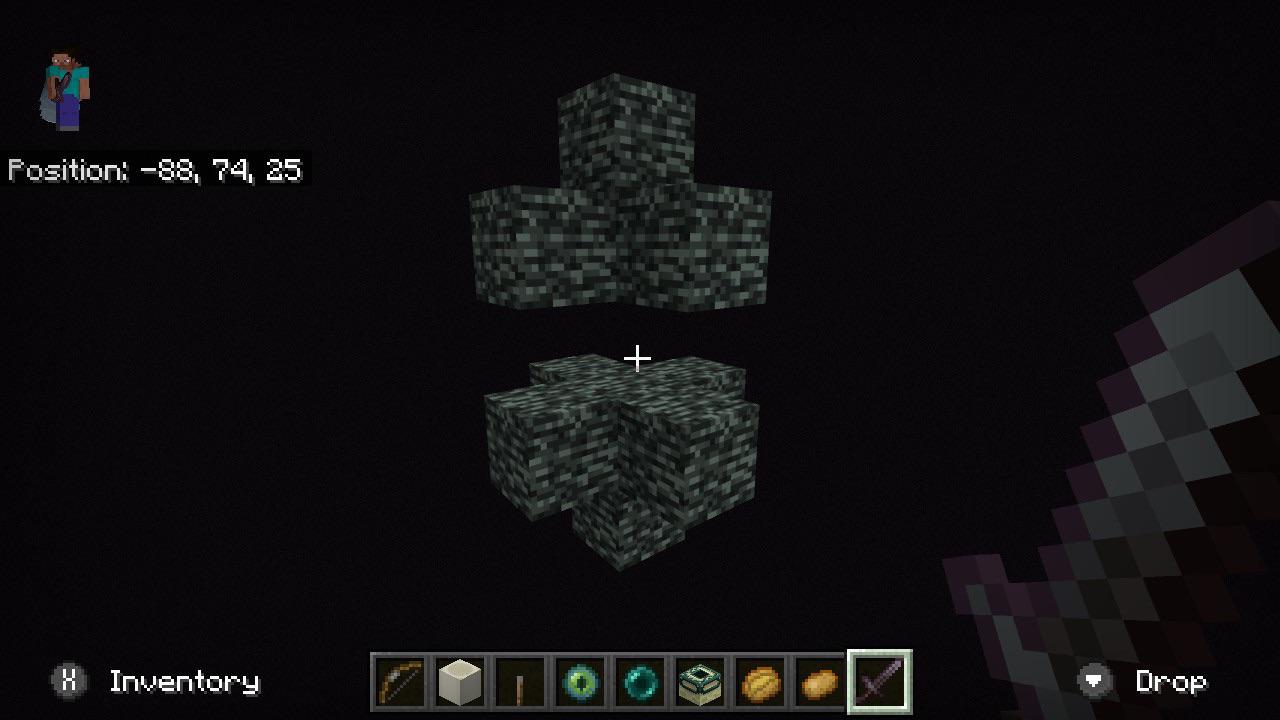Select the Eye of Ender slot
The image size is (1280, 720).
[x=579, y=681]
